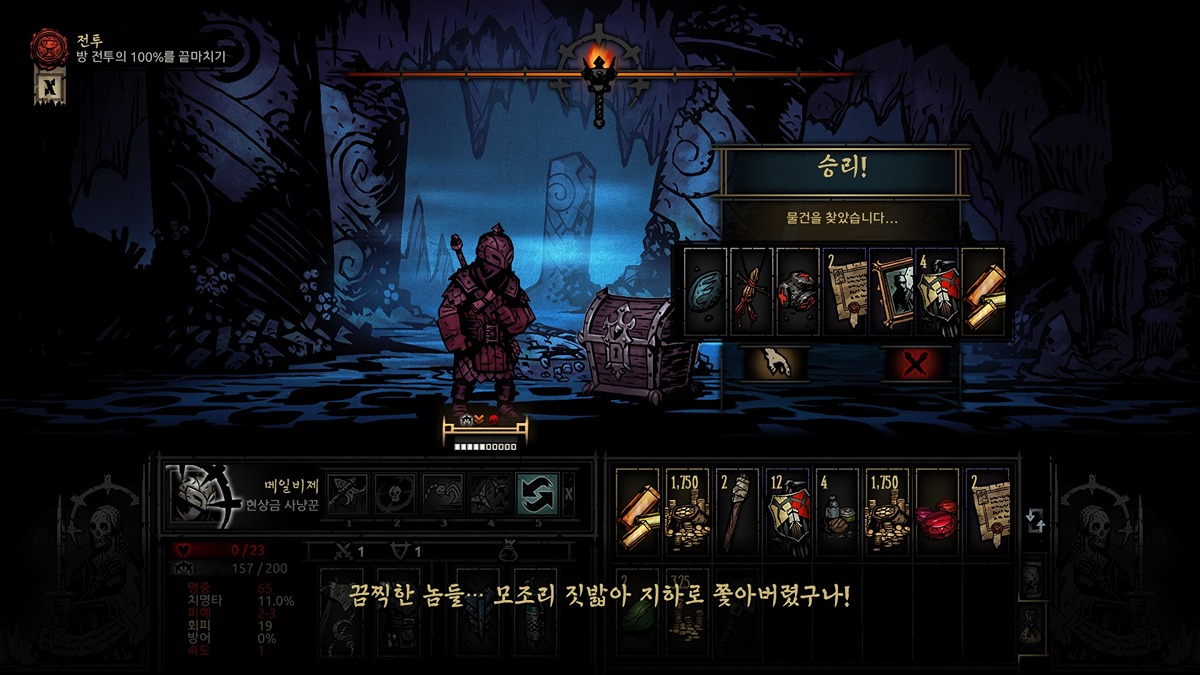Image resolution: width=1200 pixels, height=675 pixels.
Task: Click the red rubies in the inventory
Action: tap(938, 512)
